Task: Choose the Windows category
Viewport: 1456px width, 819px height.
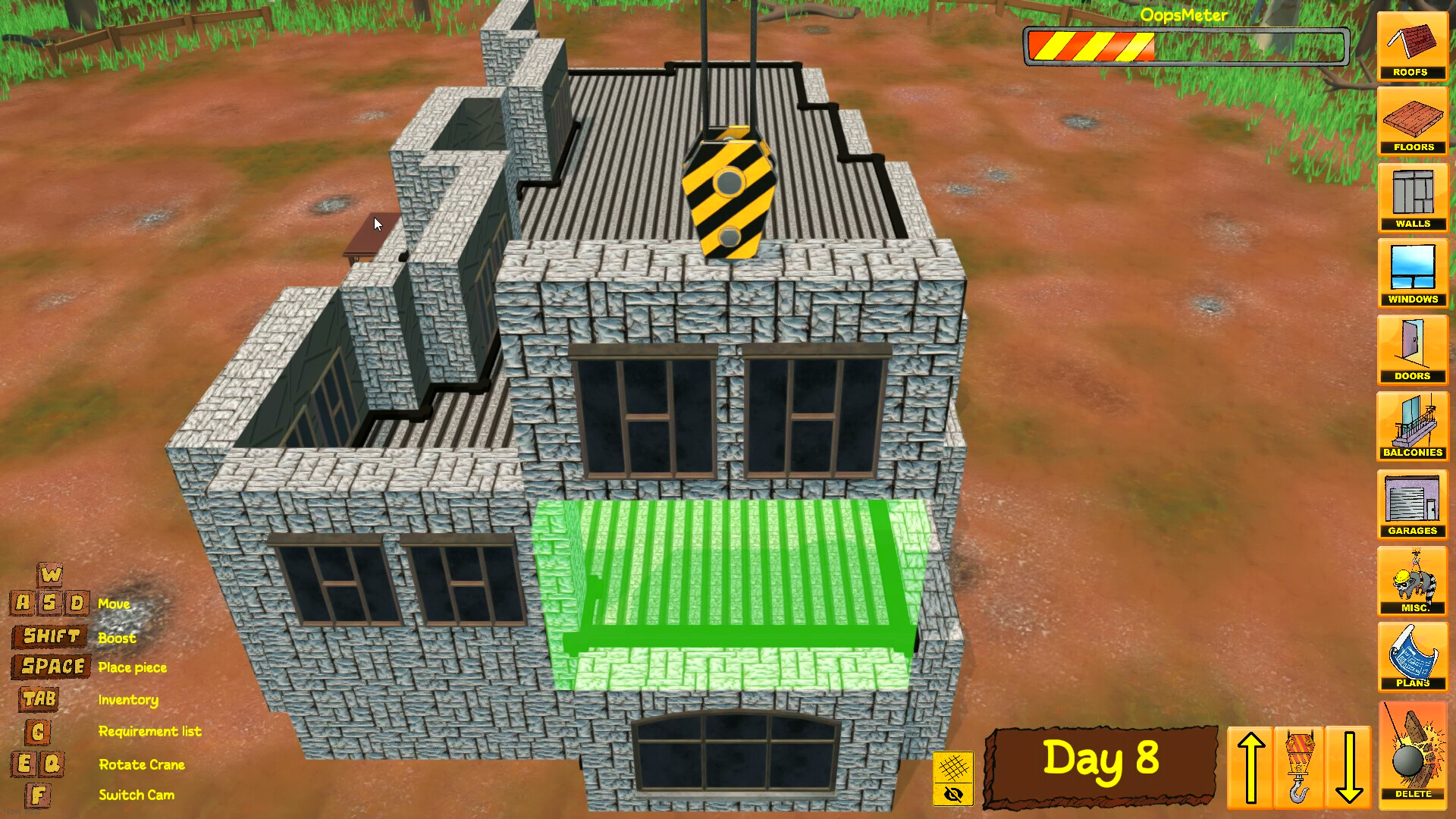Action: click(1412, 274)
